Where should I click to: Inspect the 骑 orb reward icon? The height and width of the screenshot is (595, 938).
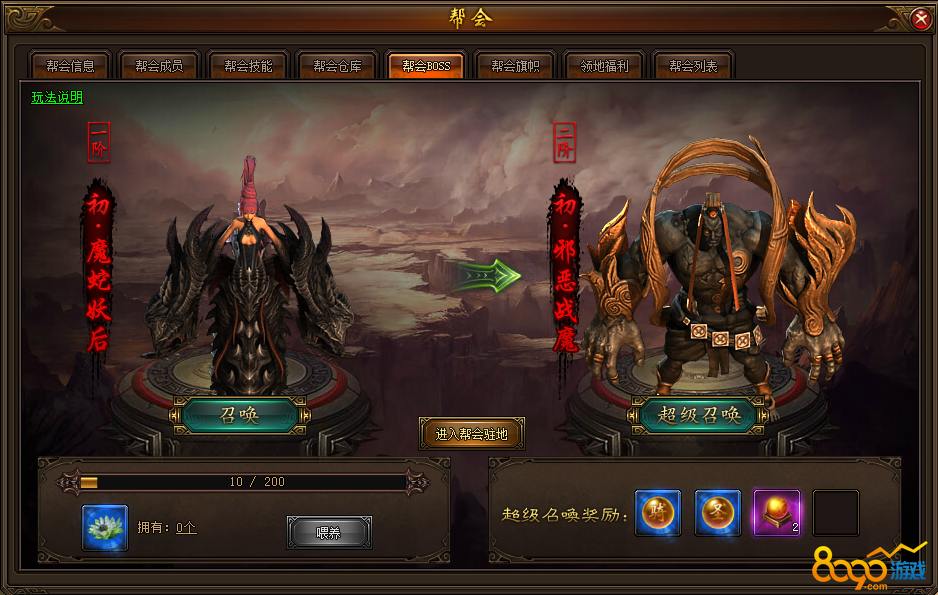[x=658, y=513]
